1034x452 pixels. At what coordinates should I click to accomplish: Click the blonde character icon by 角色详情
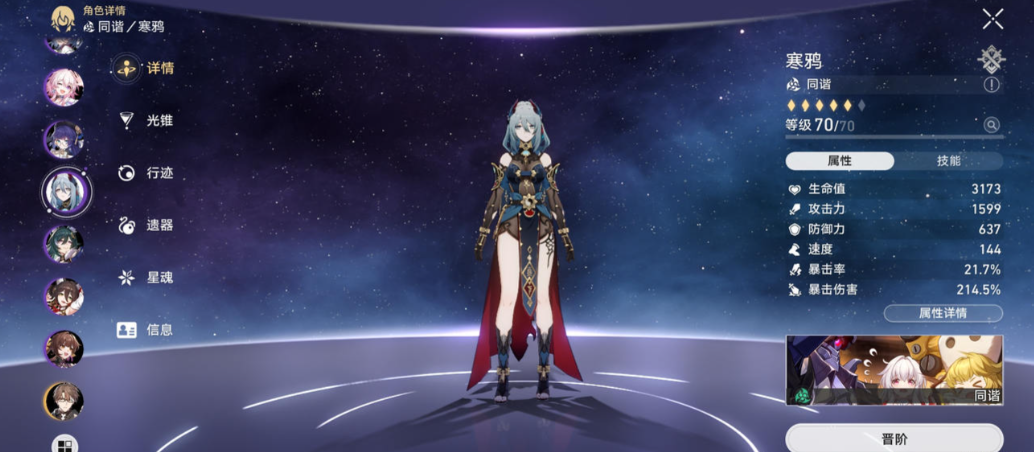coord(65,17)
